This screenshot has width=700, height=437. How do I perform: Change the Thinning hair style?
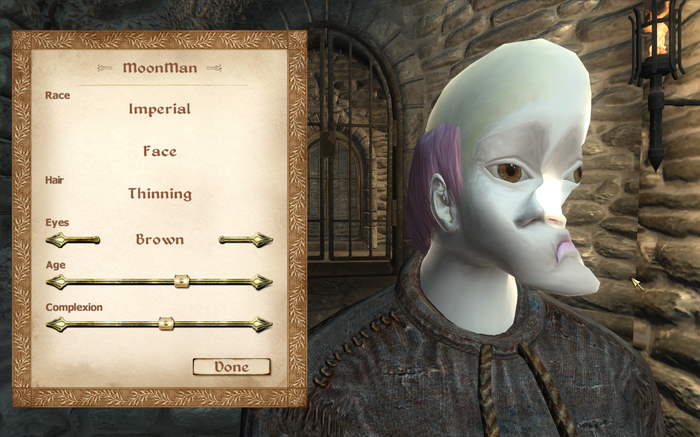click(x=159, y=193)
